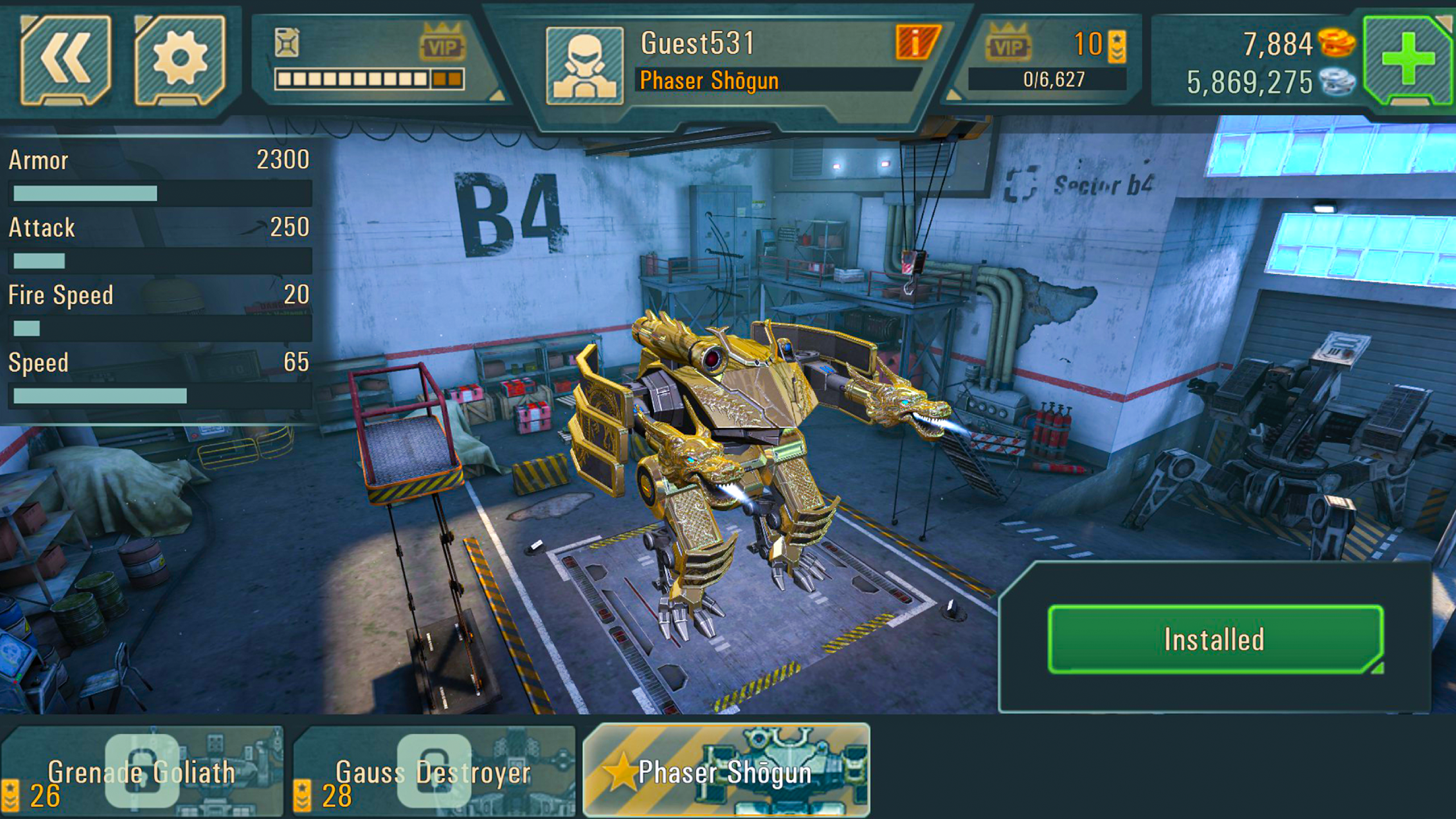
Task: Add currency with the green plus button
Action: point(1407,60)
